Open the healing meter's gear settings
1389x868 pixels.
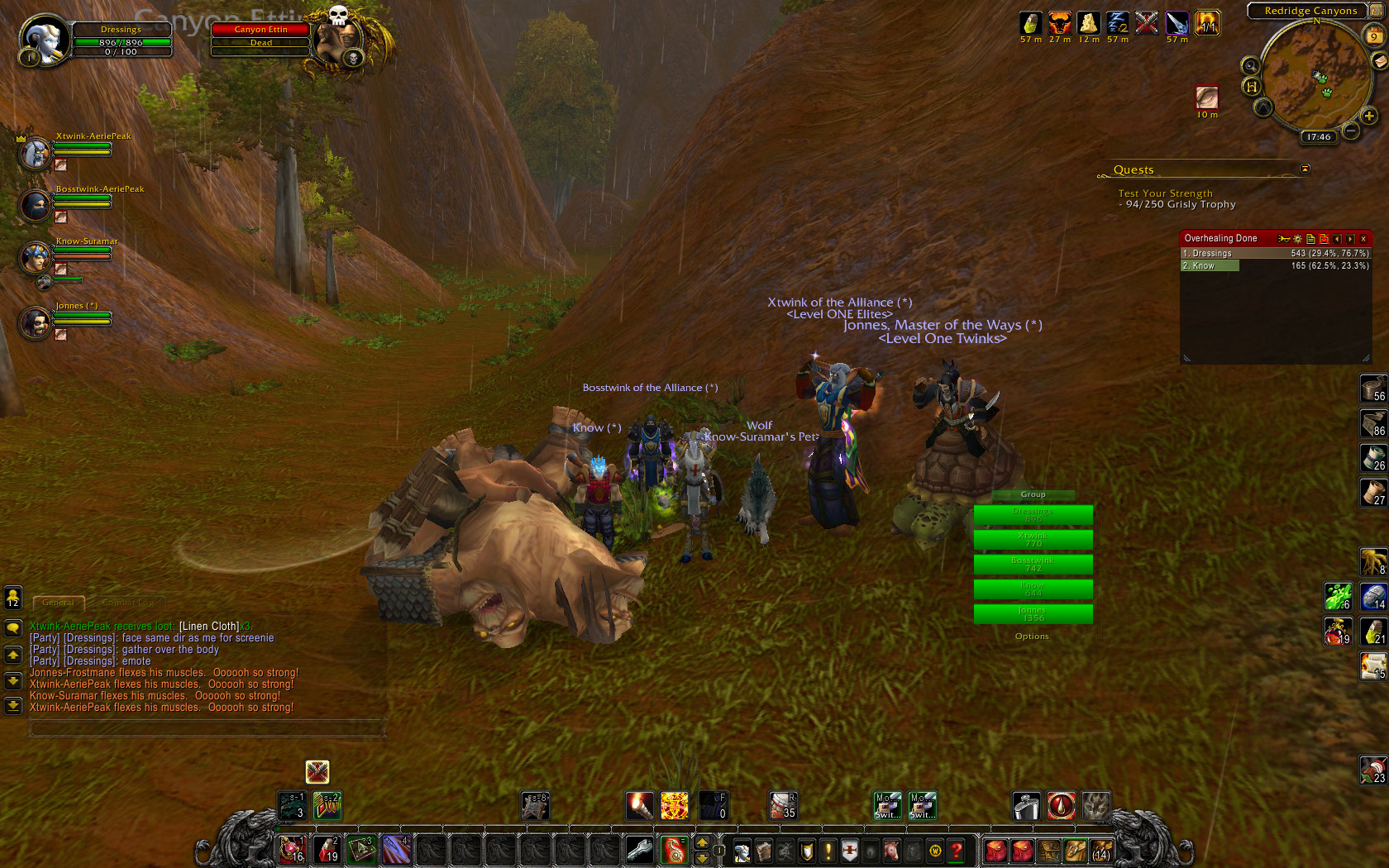tap(1297, 239)
